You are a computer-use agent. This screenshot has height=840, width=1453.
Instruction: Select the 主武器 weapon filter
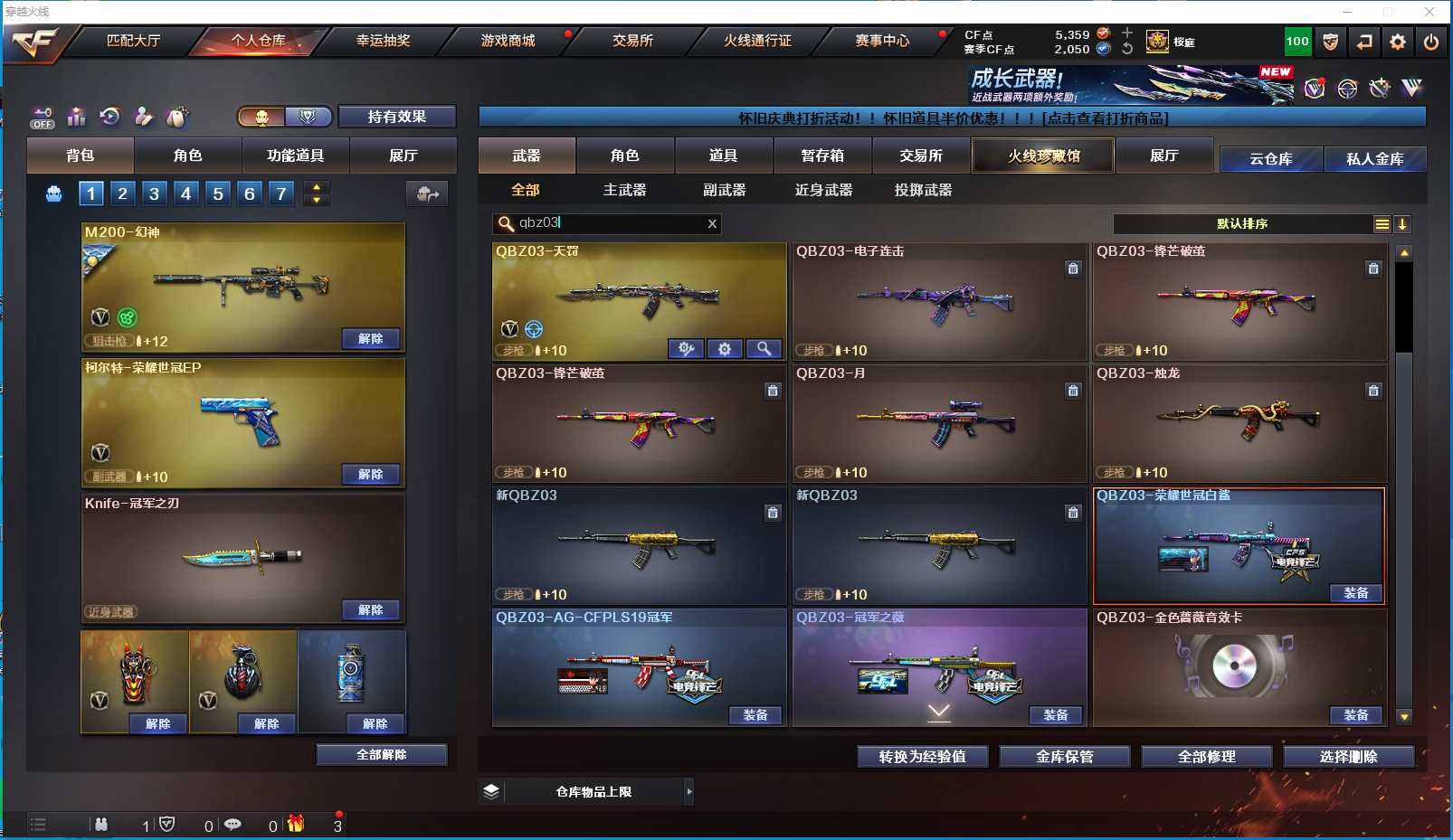624,190
